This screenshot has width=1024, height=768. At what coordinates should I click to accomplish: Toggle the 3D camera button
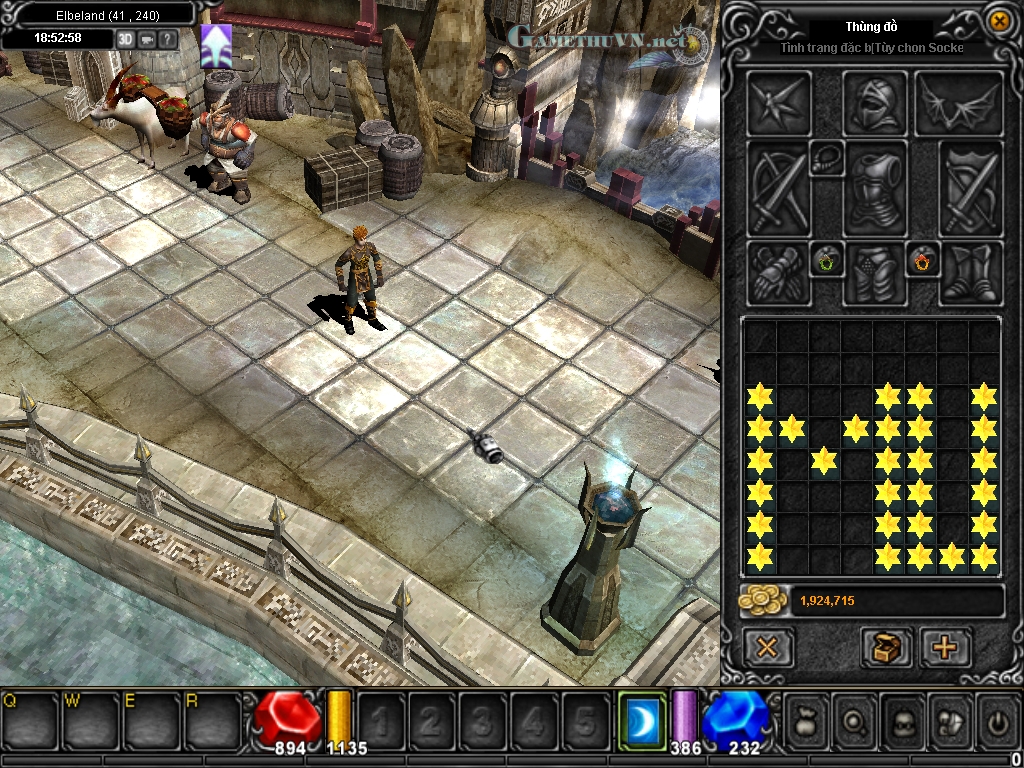point(125,38)
